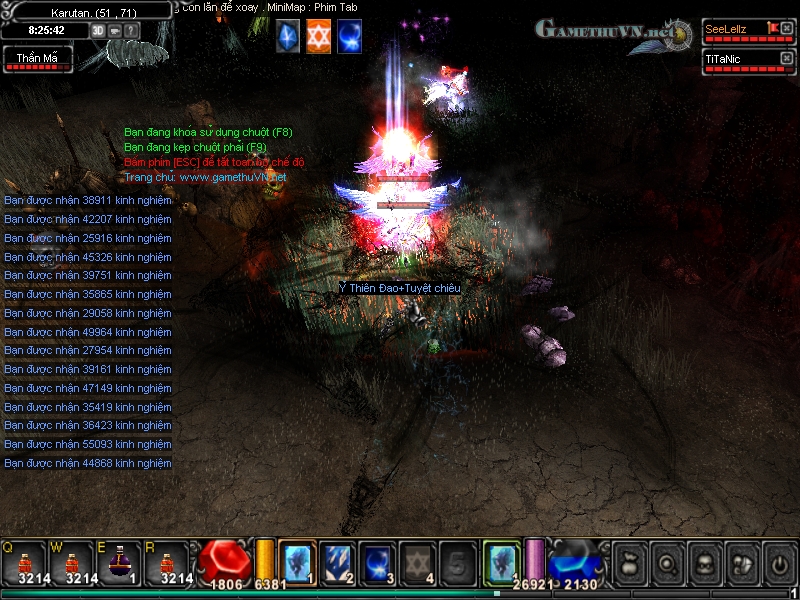The width and height of the screenshot is (800, 600).
Task: Activate the blue orb skill in slot 3
Action: 377,561
